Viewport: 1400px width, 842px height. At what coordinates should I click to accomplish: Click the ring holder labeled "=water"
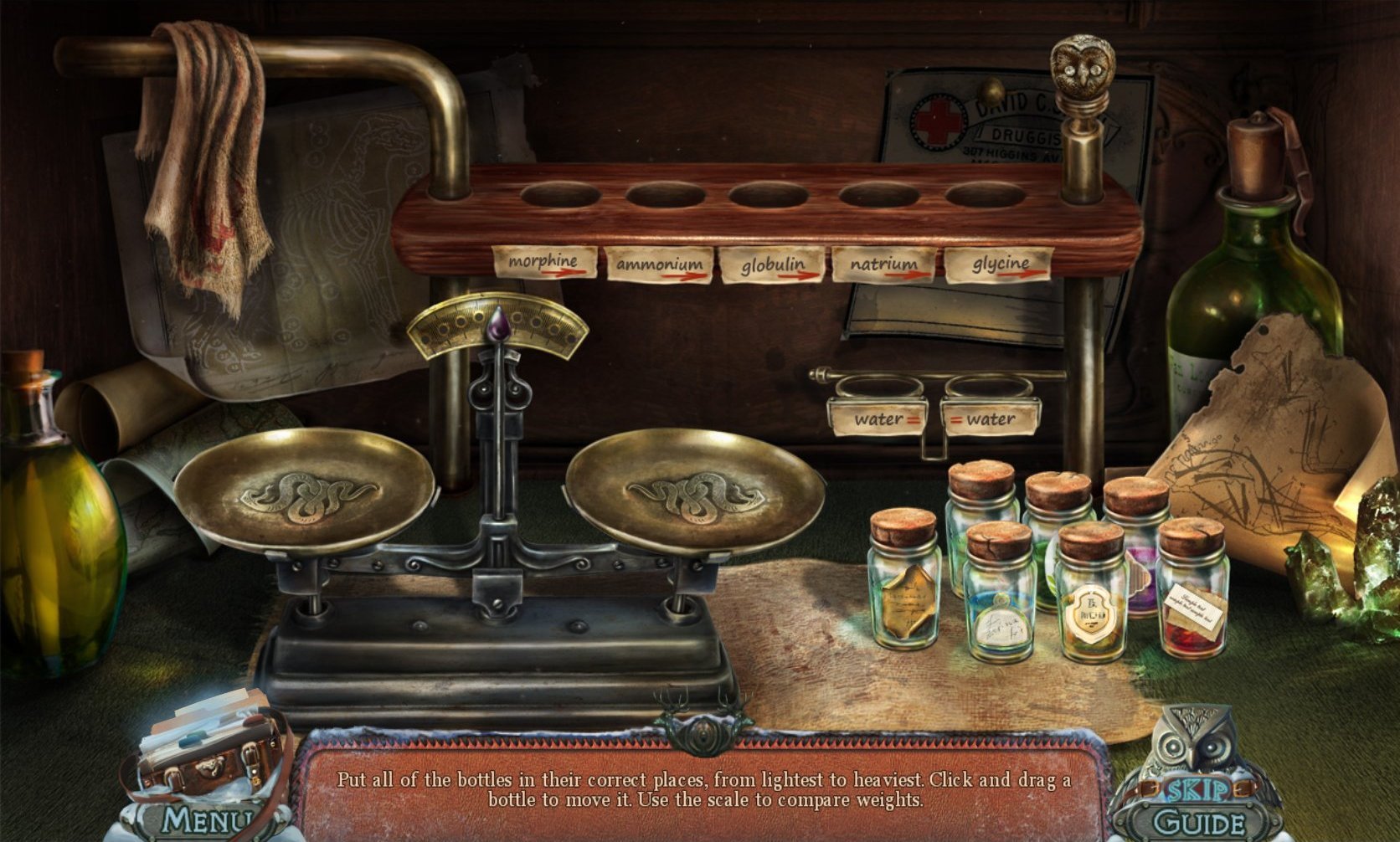point(989,388)
